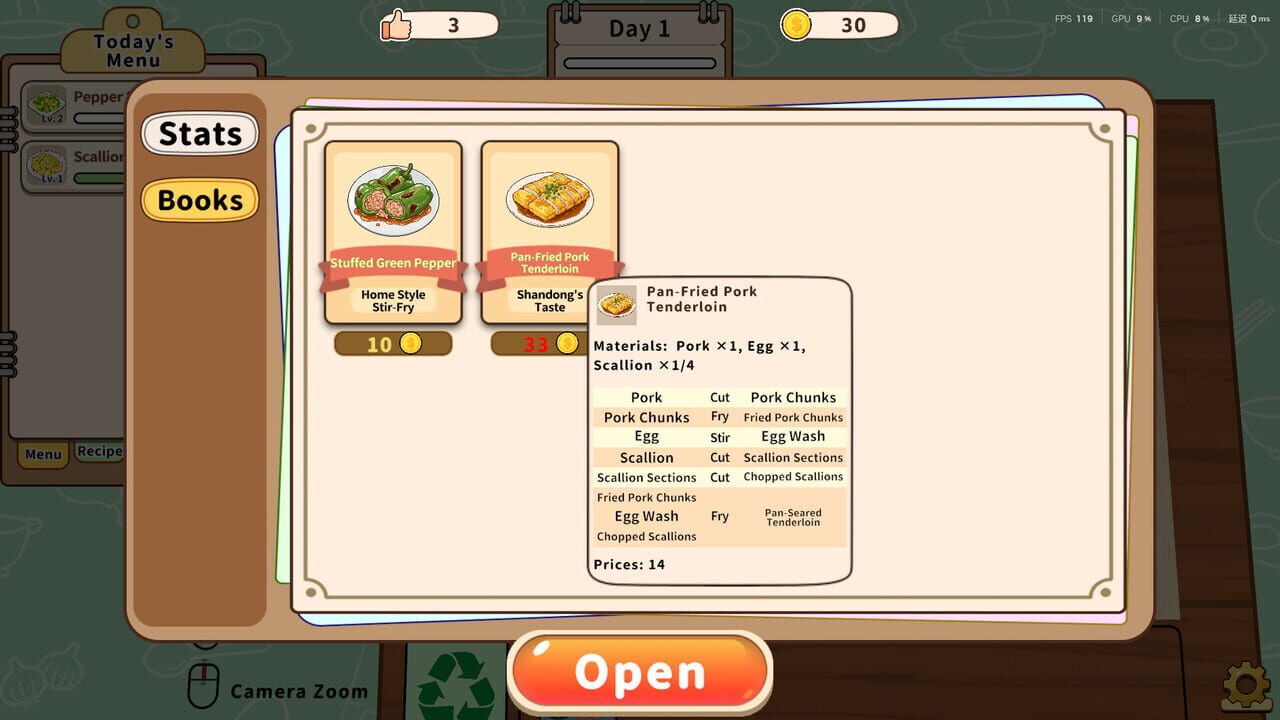Open the Books panel
The height and width of the screenshot is (720, 1280).
click(x=200, y=200)
